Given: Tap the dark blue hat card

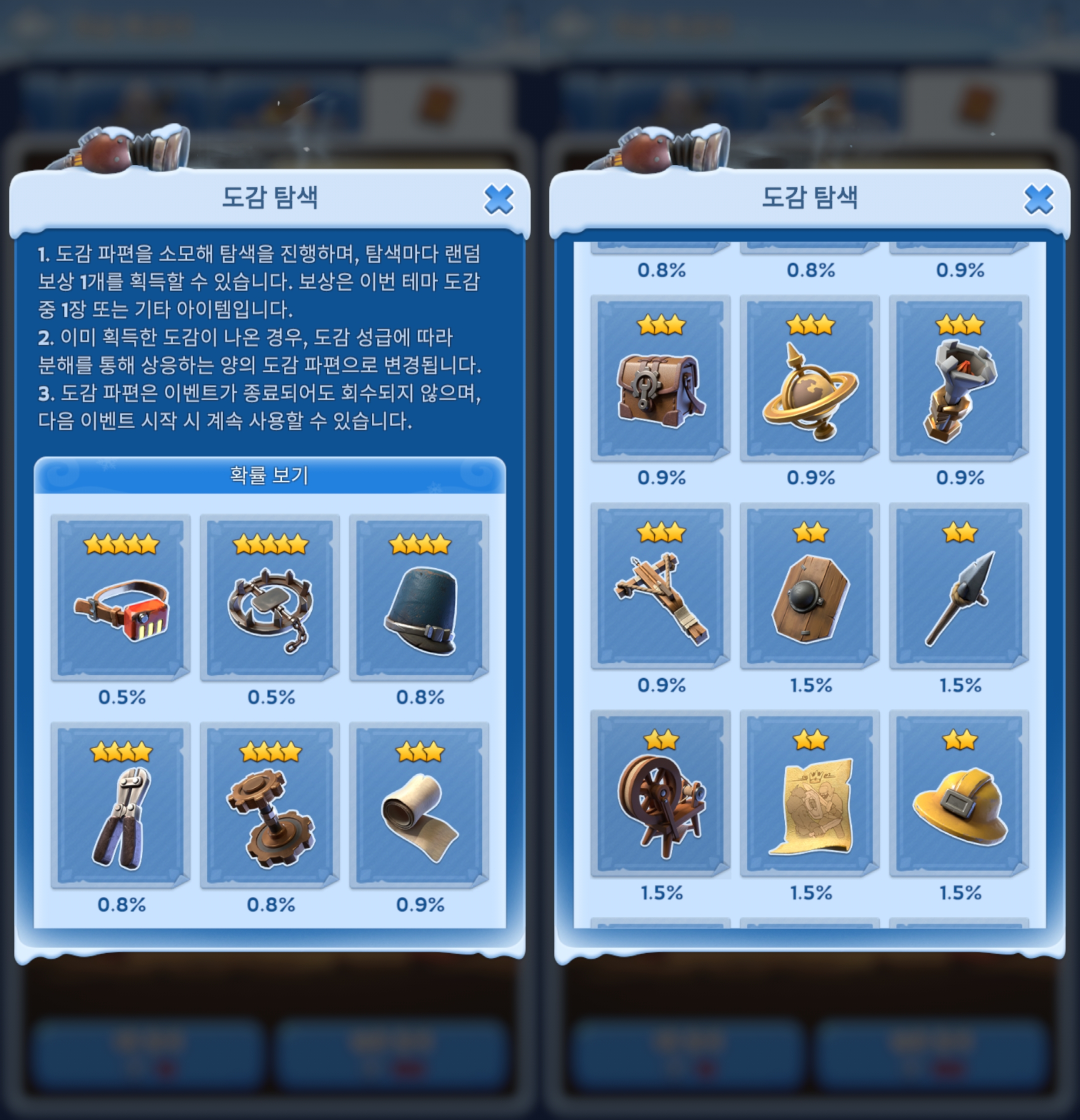Looking at the screenshot, I should pyautogui.click(x=419, y=597).
